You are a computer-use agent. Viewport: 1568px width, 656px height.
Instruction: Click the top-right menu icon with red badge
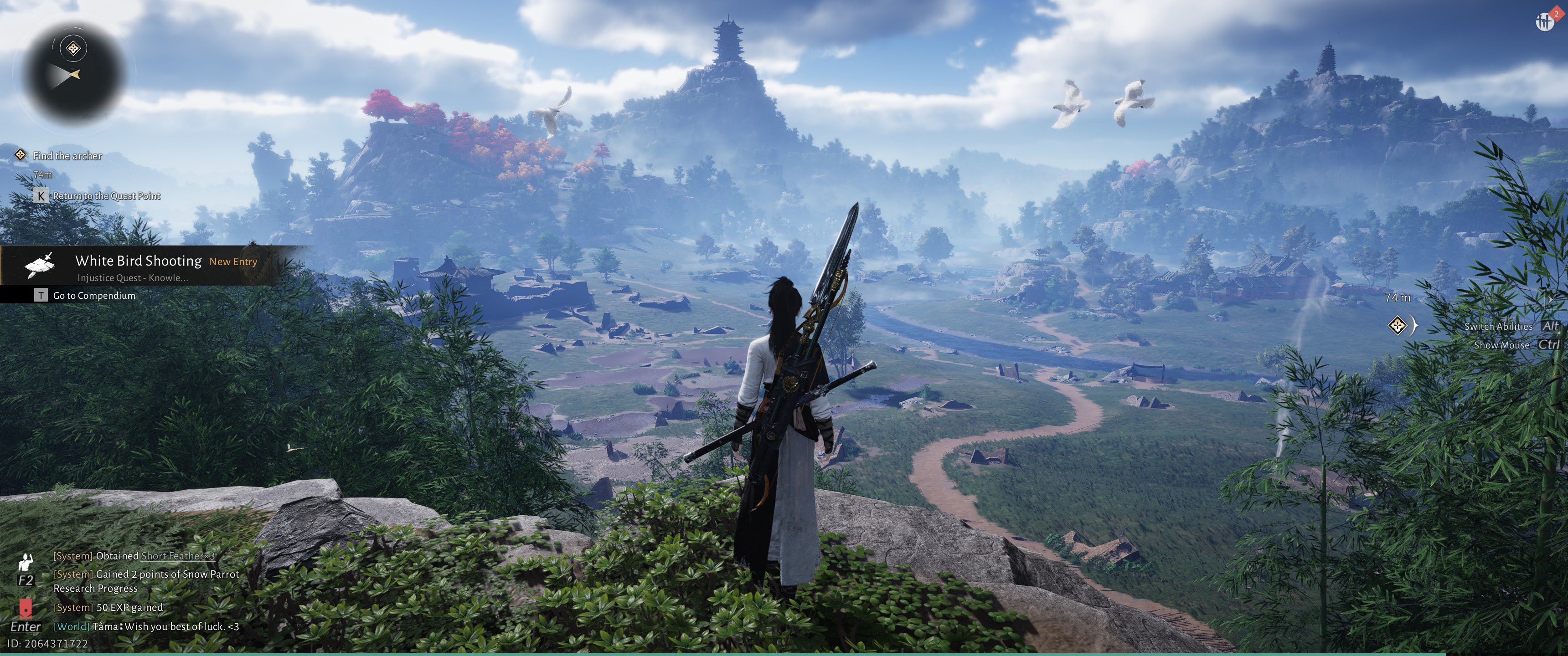tap(1545, 22)
